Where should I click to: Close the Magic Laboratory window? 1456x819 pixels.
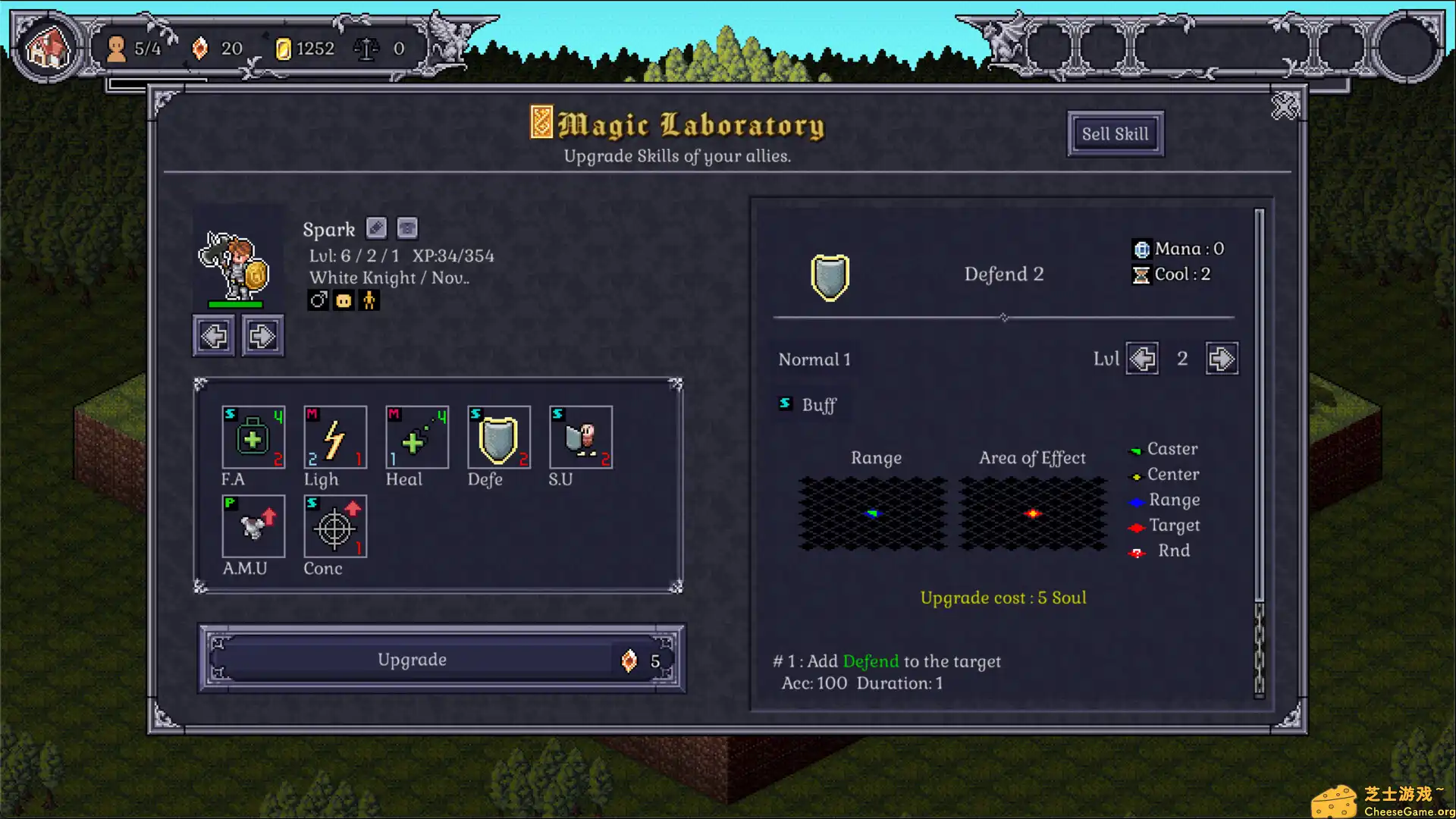[x=1285, y=107]
